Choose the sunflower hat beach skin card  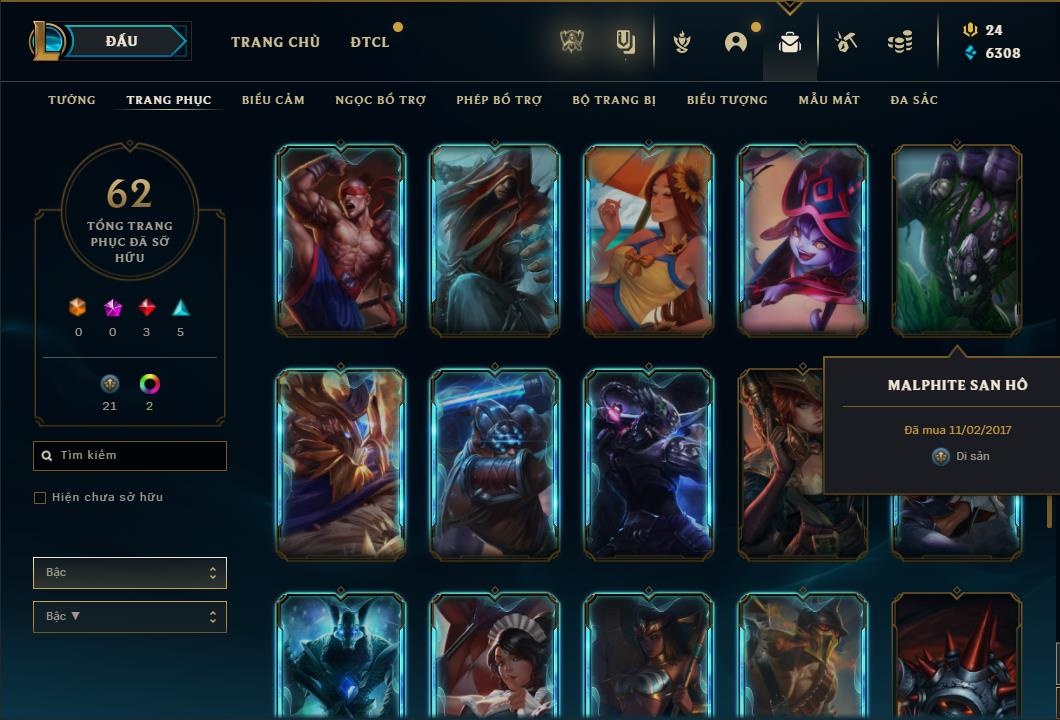[x=649, y=240]
